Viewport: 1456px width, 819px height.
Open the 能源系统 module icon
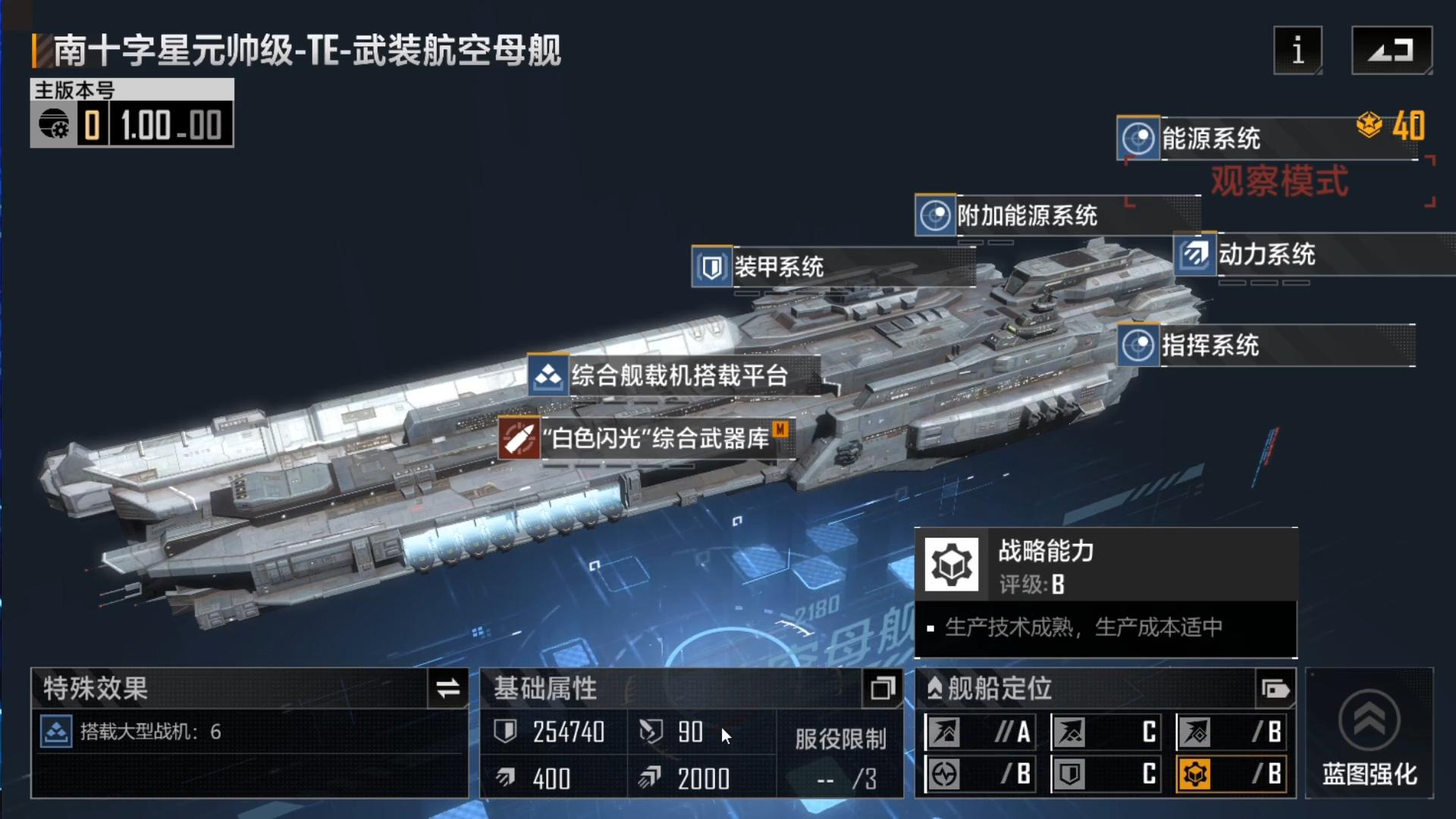pyautogui.click(x=1137, y=138)
